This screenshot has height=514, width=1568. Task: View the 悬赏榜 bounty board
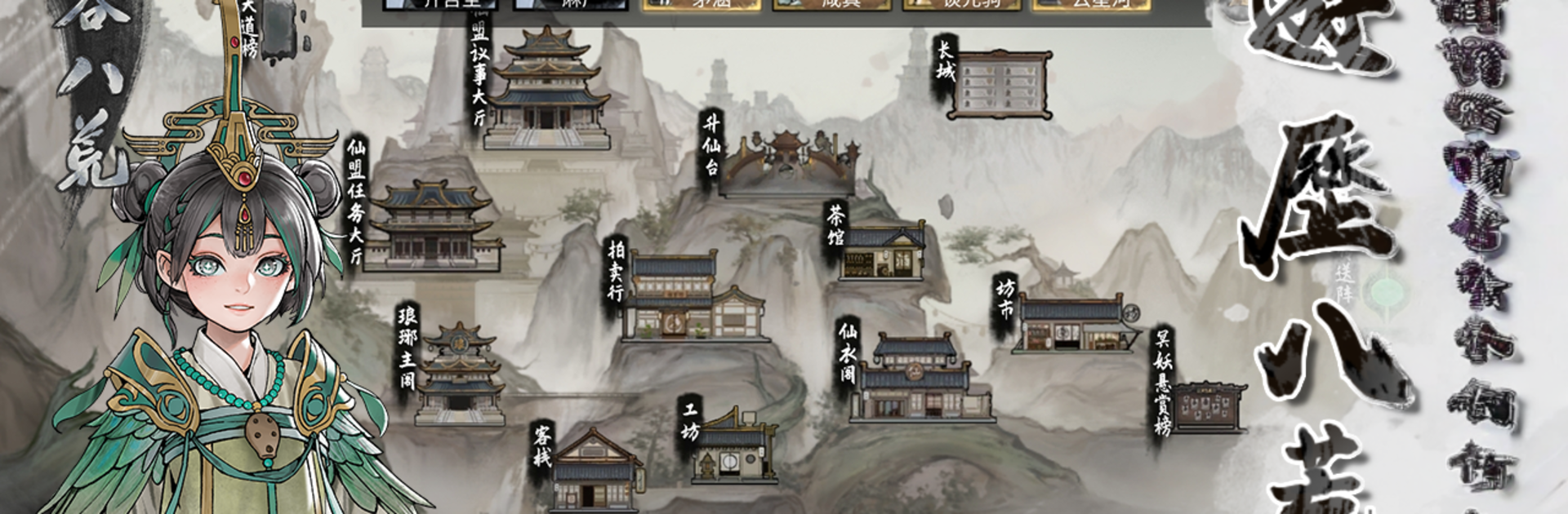click(1209, 406)
